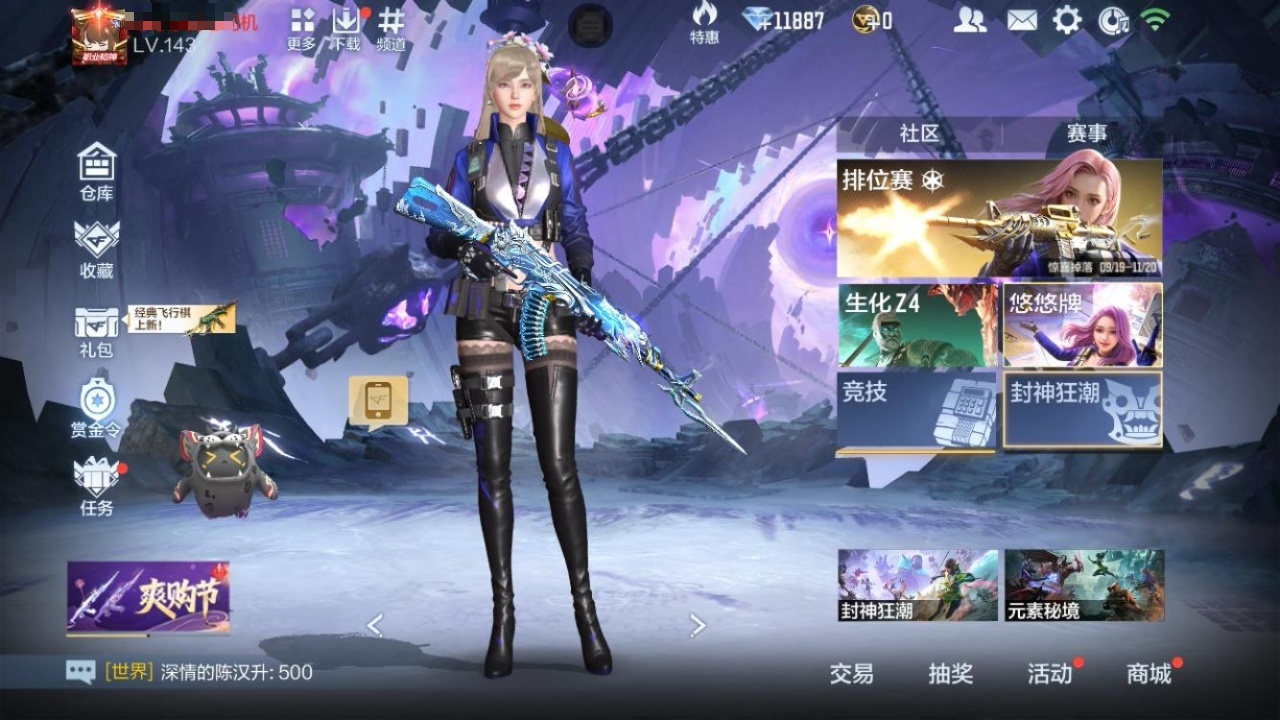The image size is (1280, 720).
Task: Select the 竞技 competitive mode
Action: (917, 412)
